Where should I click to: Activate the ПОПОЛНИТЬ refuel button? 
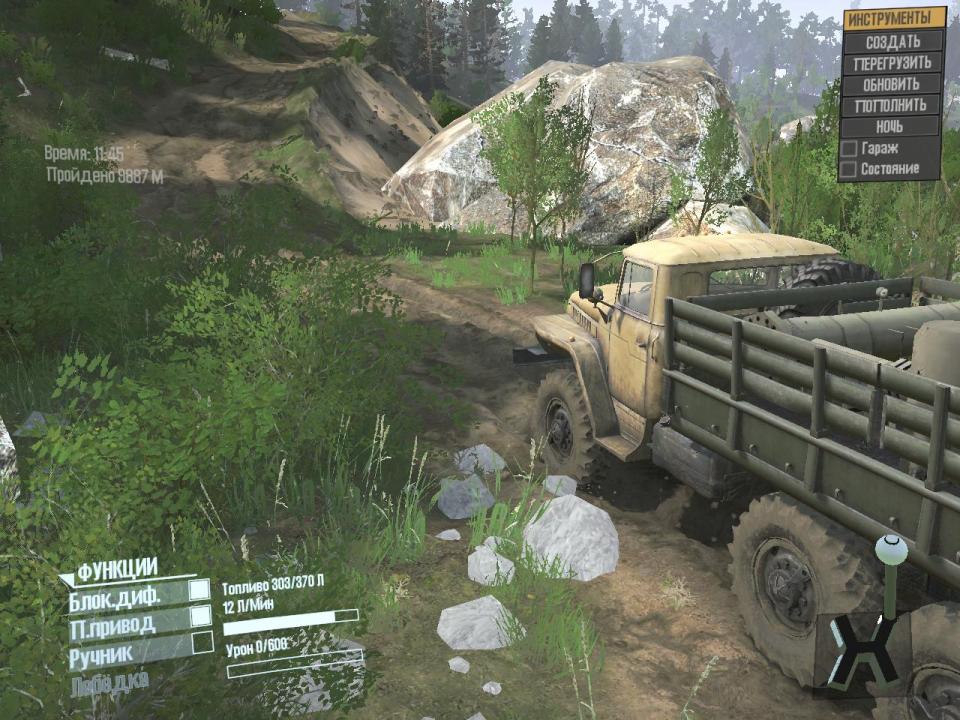coord(893,105)
